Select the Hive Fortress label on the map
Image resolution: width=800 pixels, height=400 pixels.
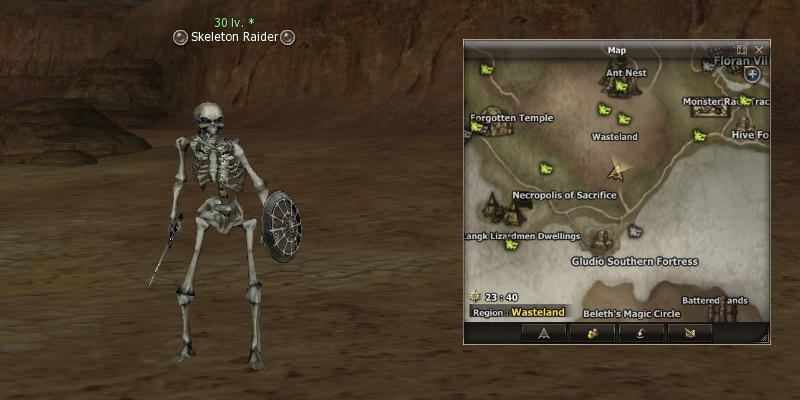coord(749,134)
